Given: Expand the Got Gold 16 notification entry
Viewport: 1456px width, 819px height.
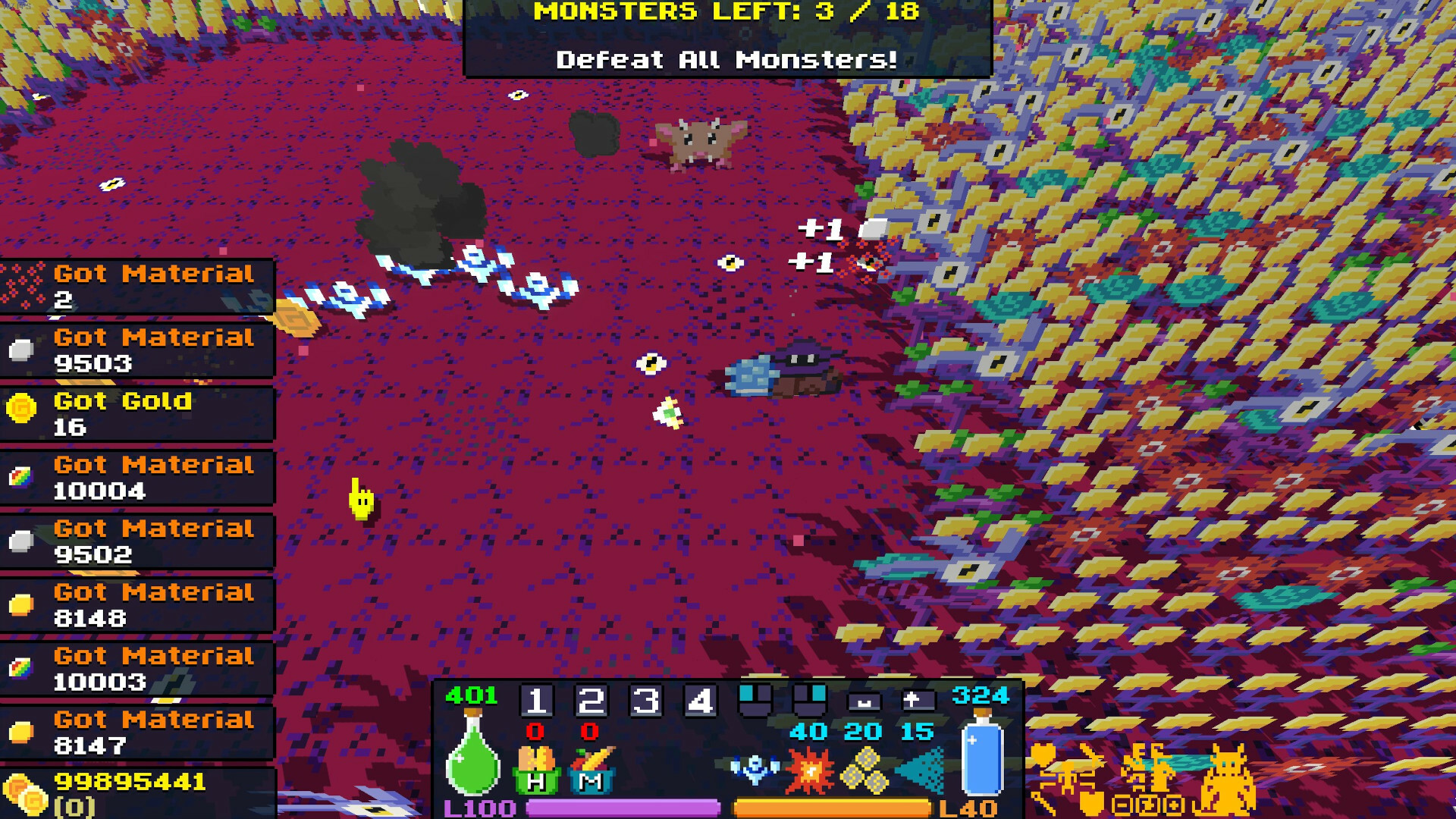Looking at the screenshot, I should (136, 413).
